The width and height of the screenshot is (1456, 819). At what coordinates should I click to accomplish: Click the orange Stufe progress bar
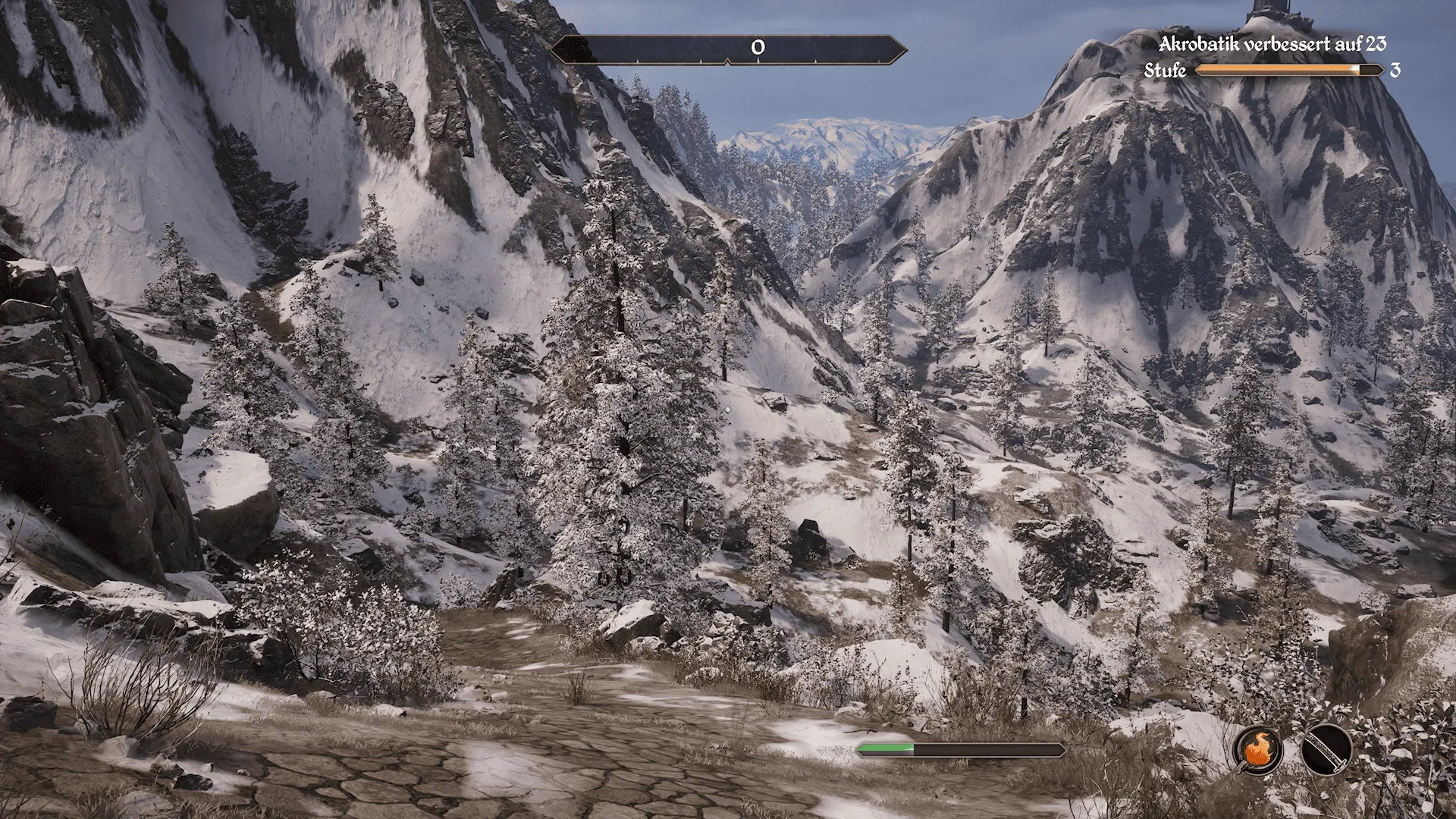coord(1280,71)
